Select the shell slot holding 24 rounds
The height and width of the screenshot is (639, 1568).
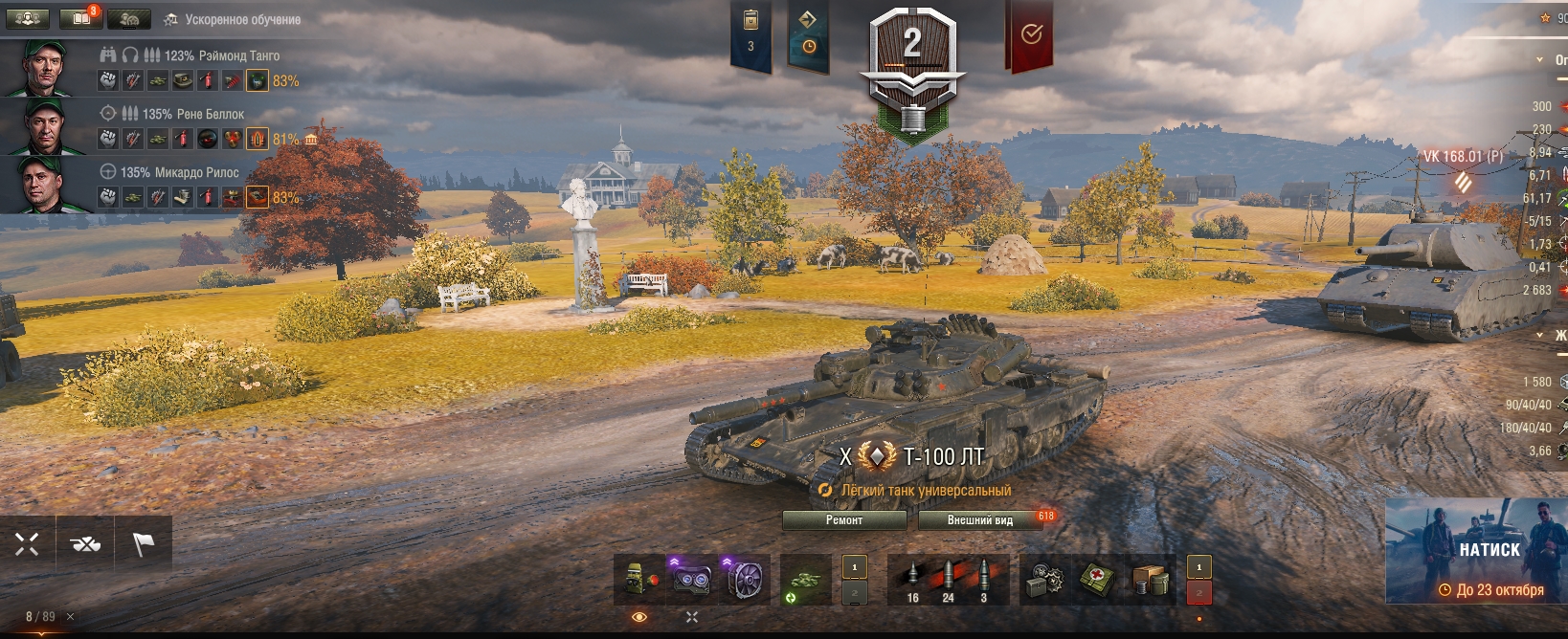(948, 579)
